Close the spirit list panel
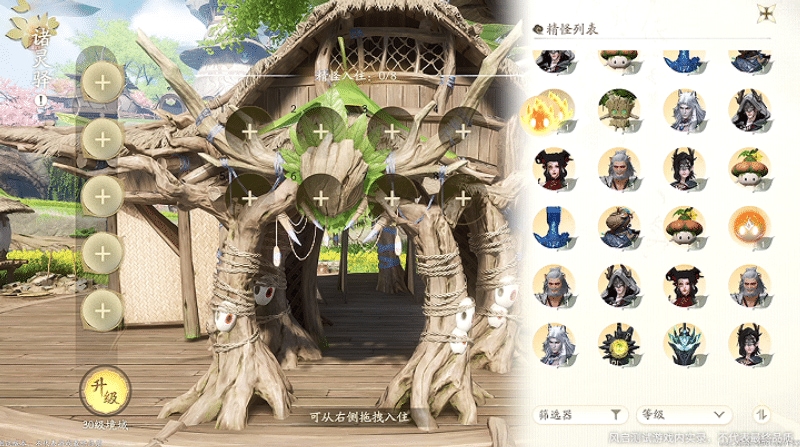This screenshot has width=800, height=447. [x=767, y=14]
